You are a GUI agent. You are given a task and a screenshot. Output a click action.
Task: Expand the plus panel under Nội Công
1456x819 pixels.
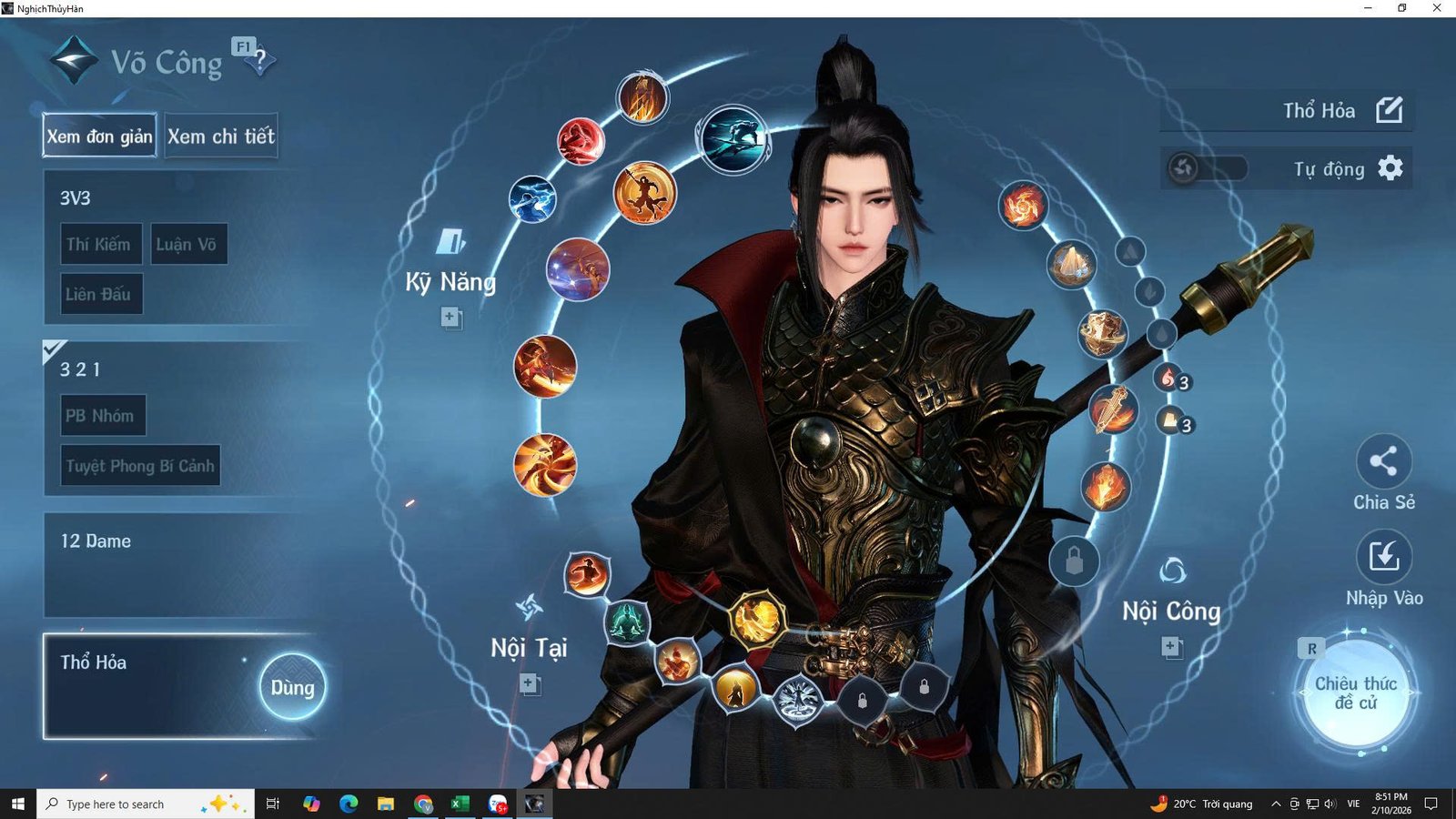pyautogui.click(x=1169, y=646)
